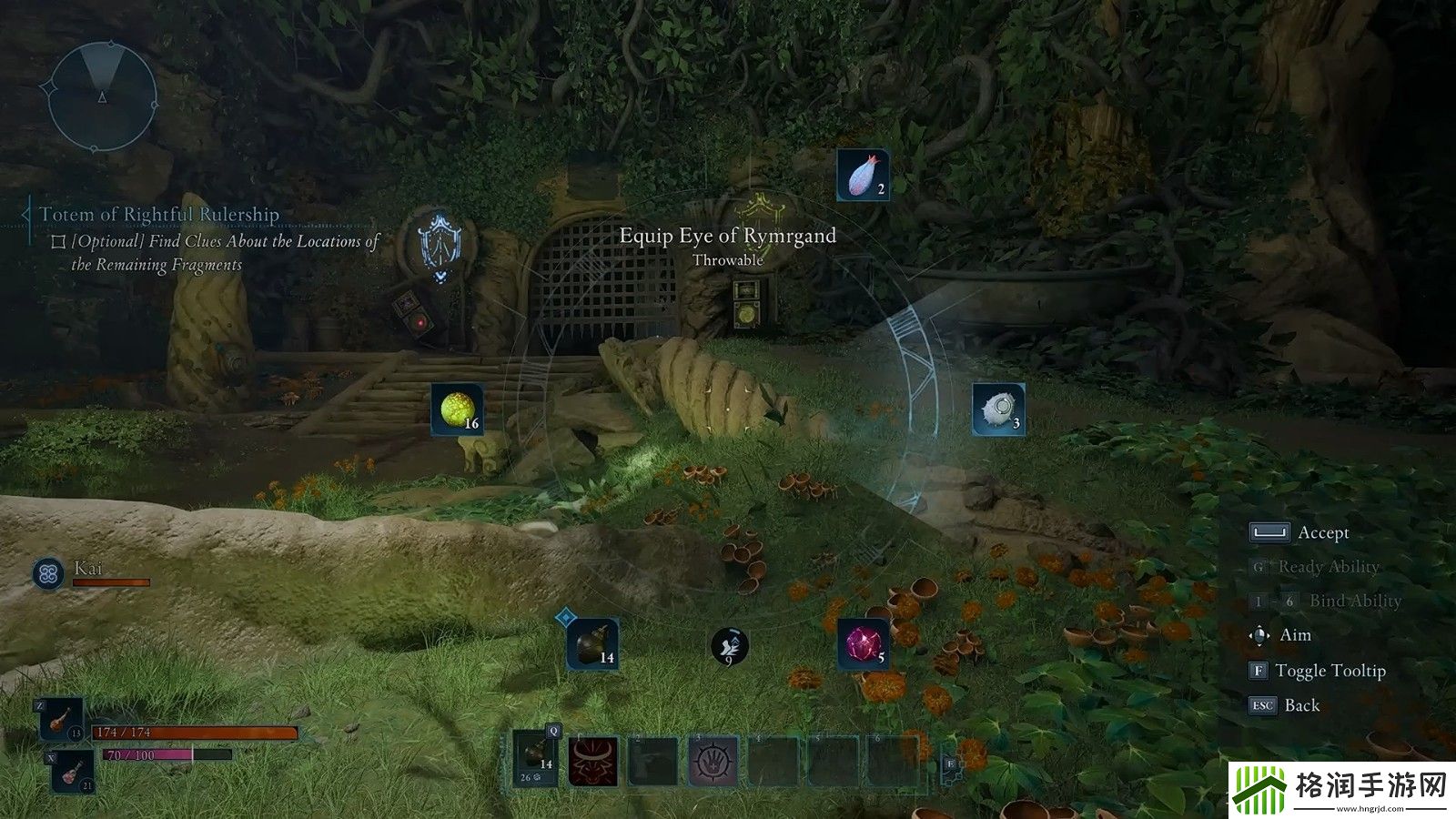Pick the magenta crystal throwable in the wheel
The image size is (1456, 819).
tap(863, 645)
